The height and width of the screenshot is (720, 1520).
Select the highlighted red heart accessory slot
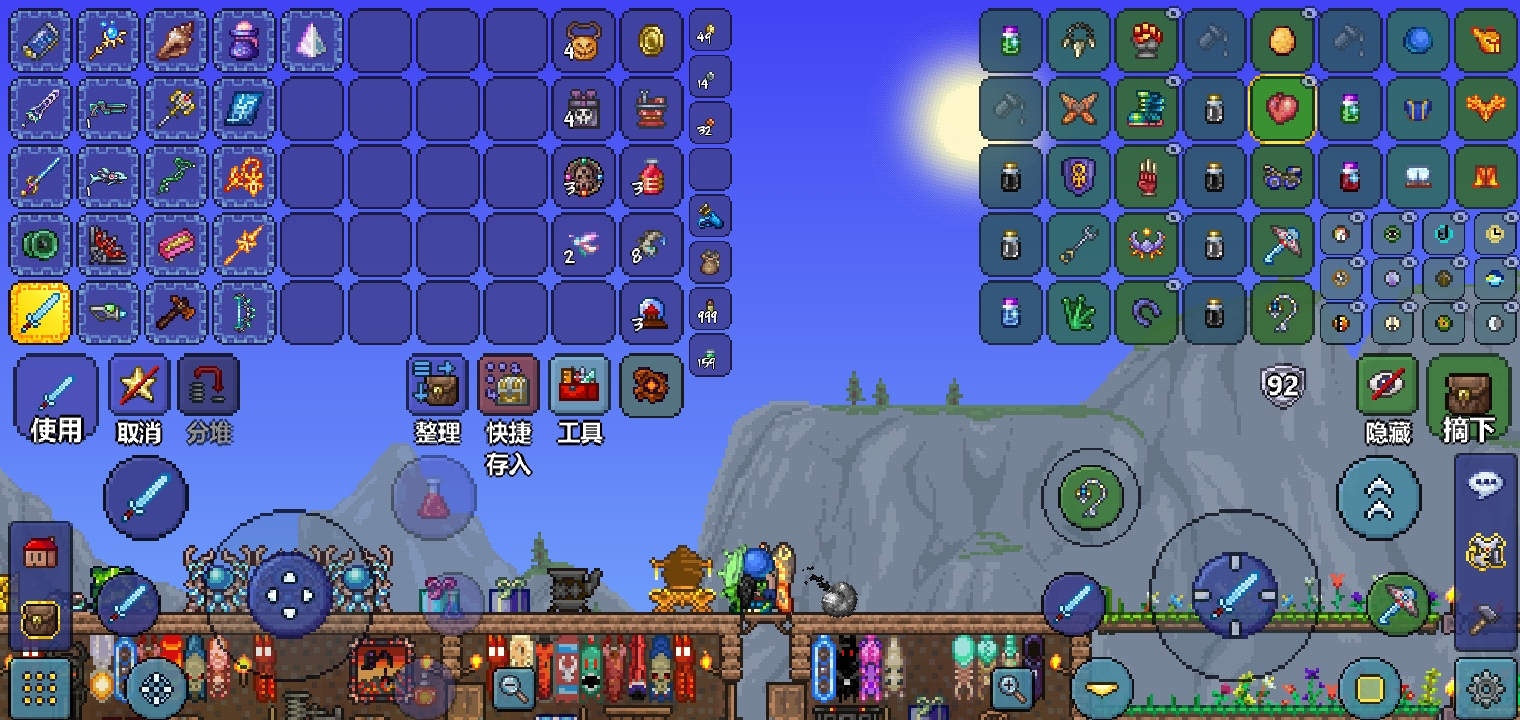(x=1282, y=108)
